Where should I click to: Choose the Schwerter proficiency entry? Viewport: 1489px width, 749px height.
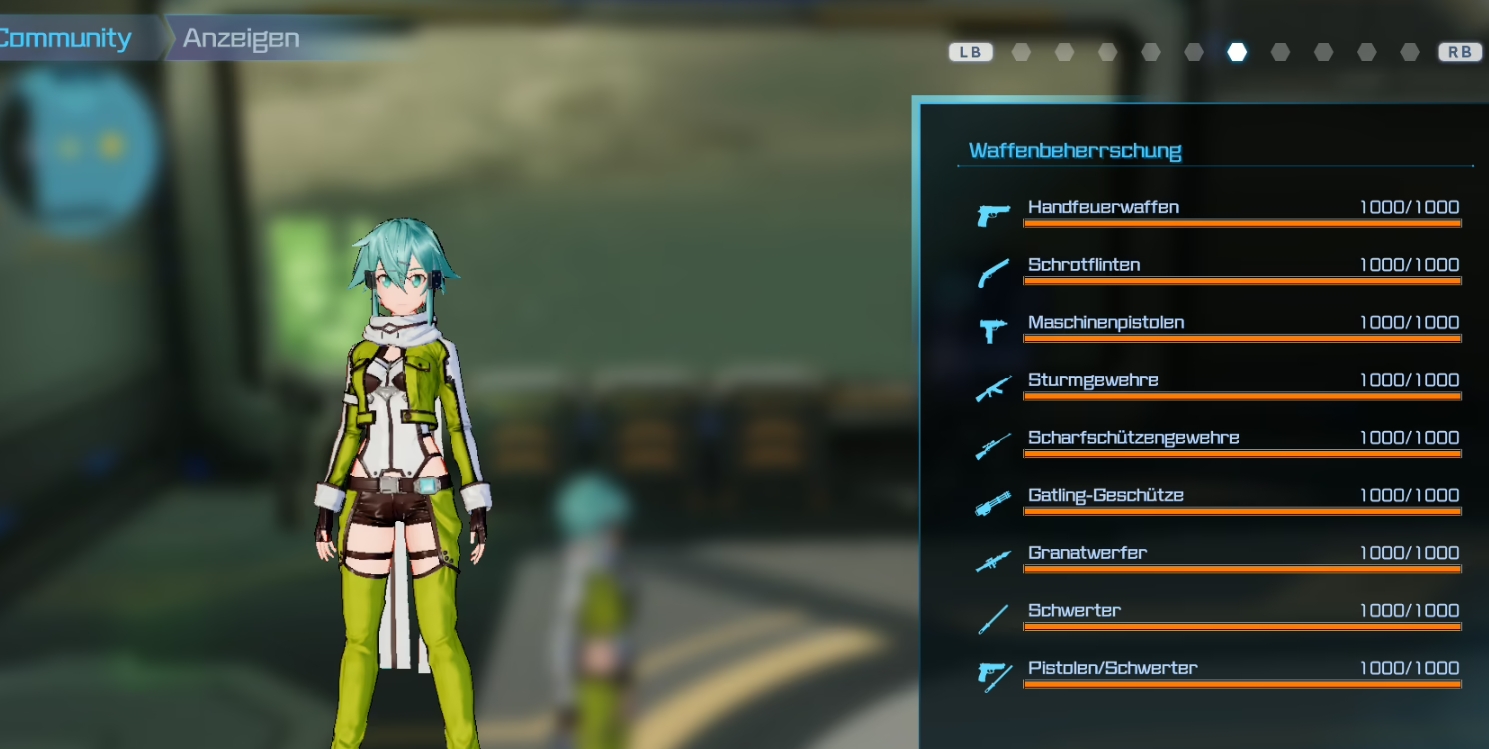(x=1215, y=616)
